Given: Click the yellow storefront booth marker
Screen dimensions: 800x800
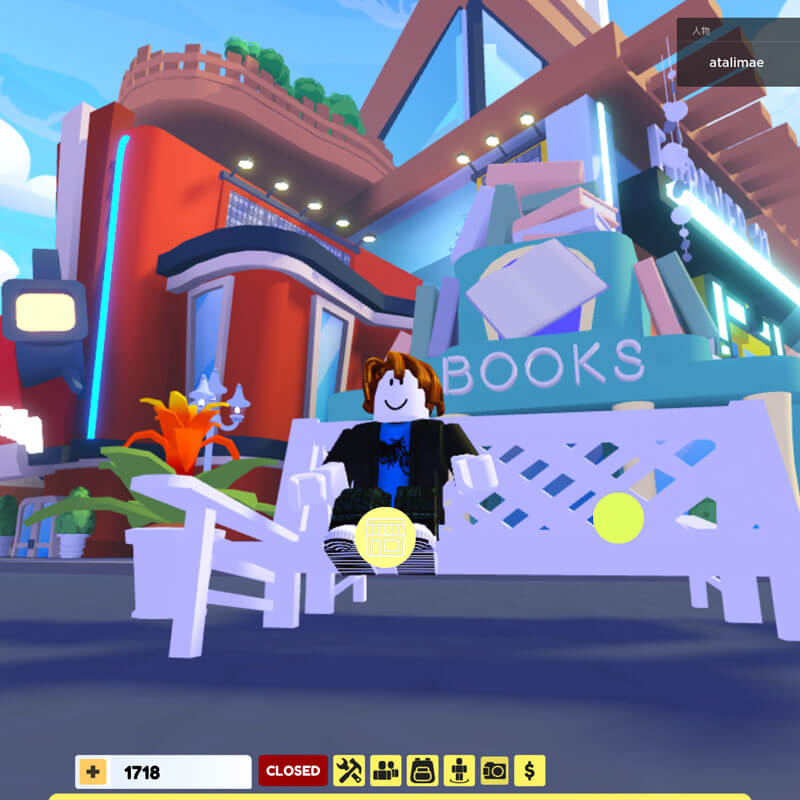Looking at the screenshot, I should pyautogui.click(x=384, y=537).
